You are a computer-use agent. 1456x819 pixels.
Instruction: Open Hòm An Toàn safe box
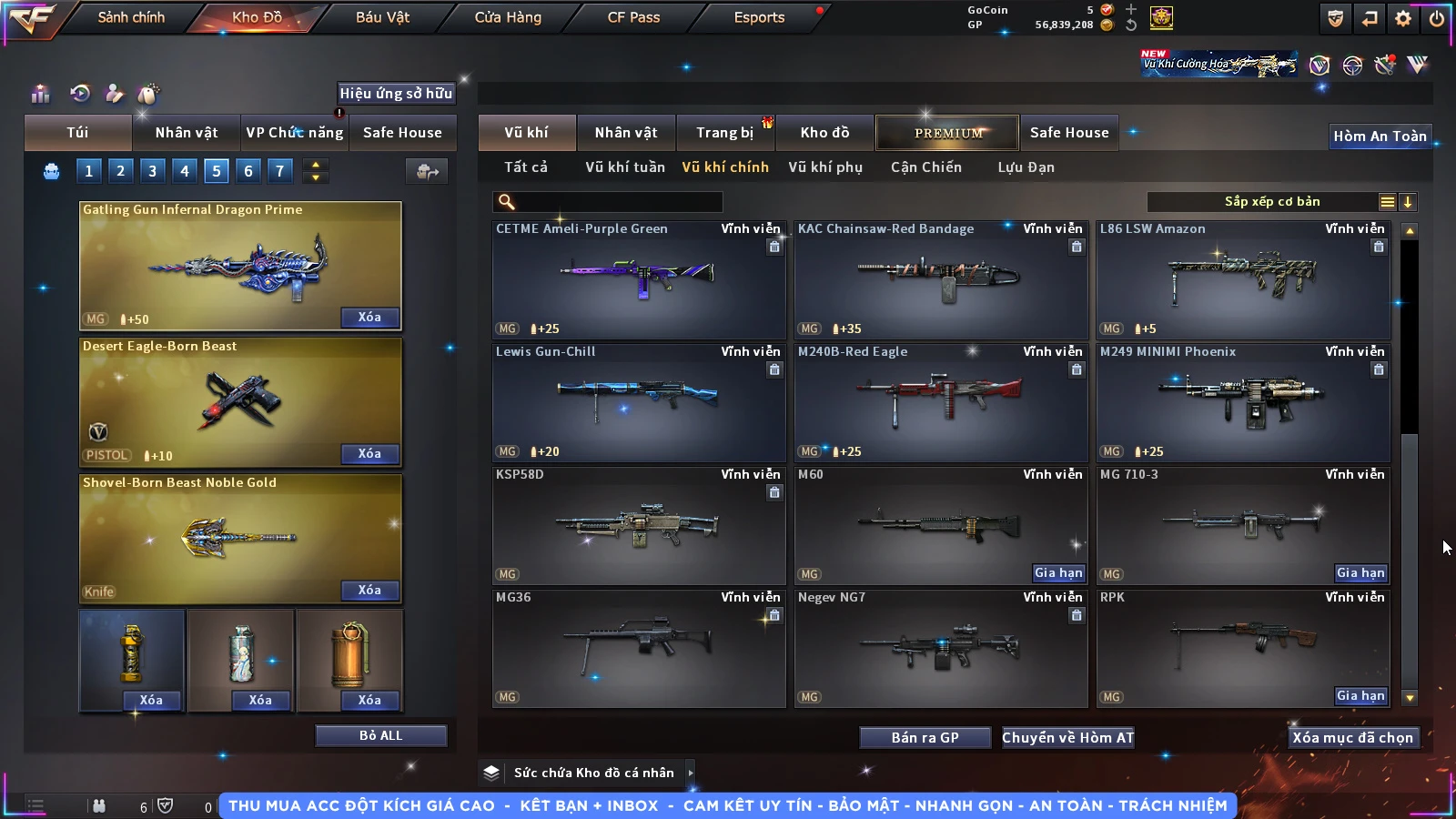point(1380,136)
